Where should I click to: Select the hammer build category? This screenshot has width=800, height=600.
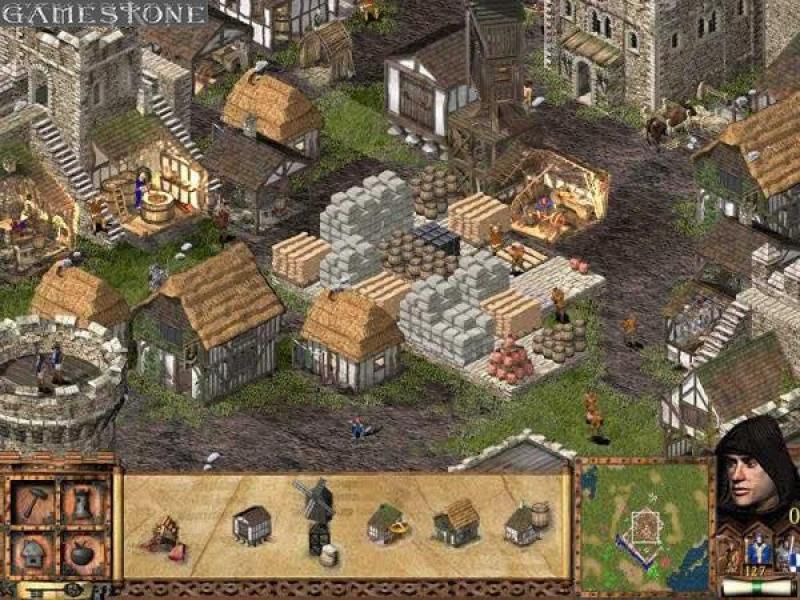(33, 502)
